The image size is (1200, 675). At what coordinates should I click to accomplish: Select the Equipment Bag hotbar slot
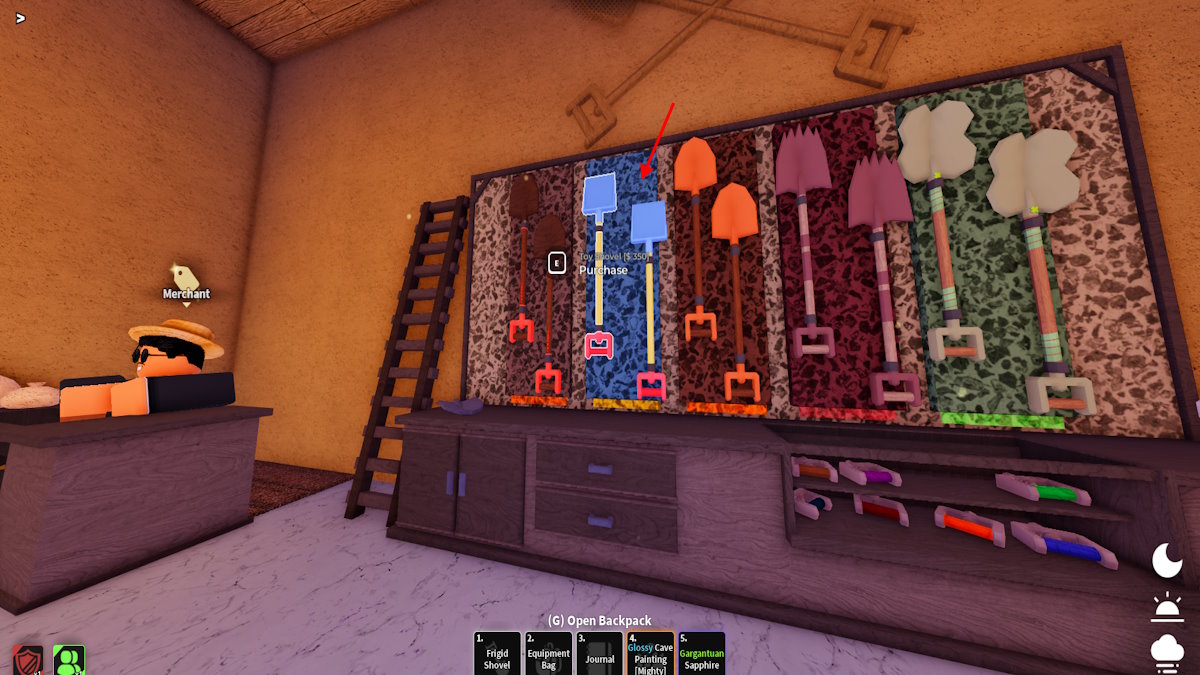(548, 653)
